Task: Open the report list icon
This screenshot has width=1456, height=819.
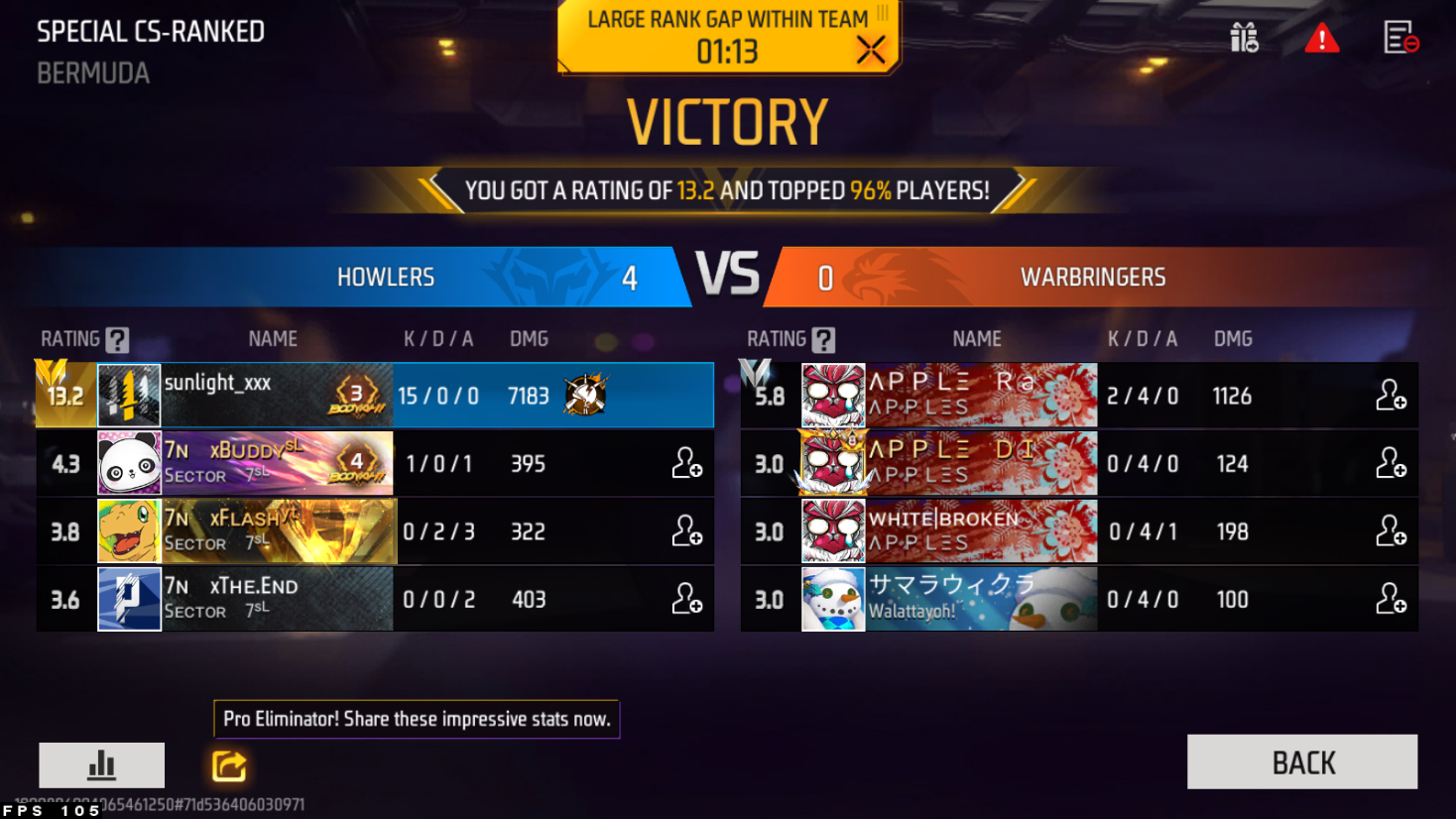Action: click(1400, 38)
